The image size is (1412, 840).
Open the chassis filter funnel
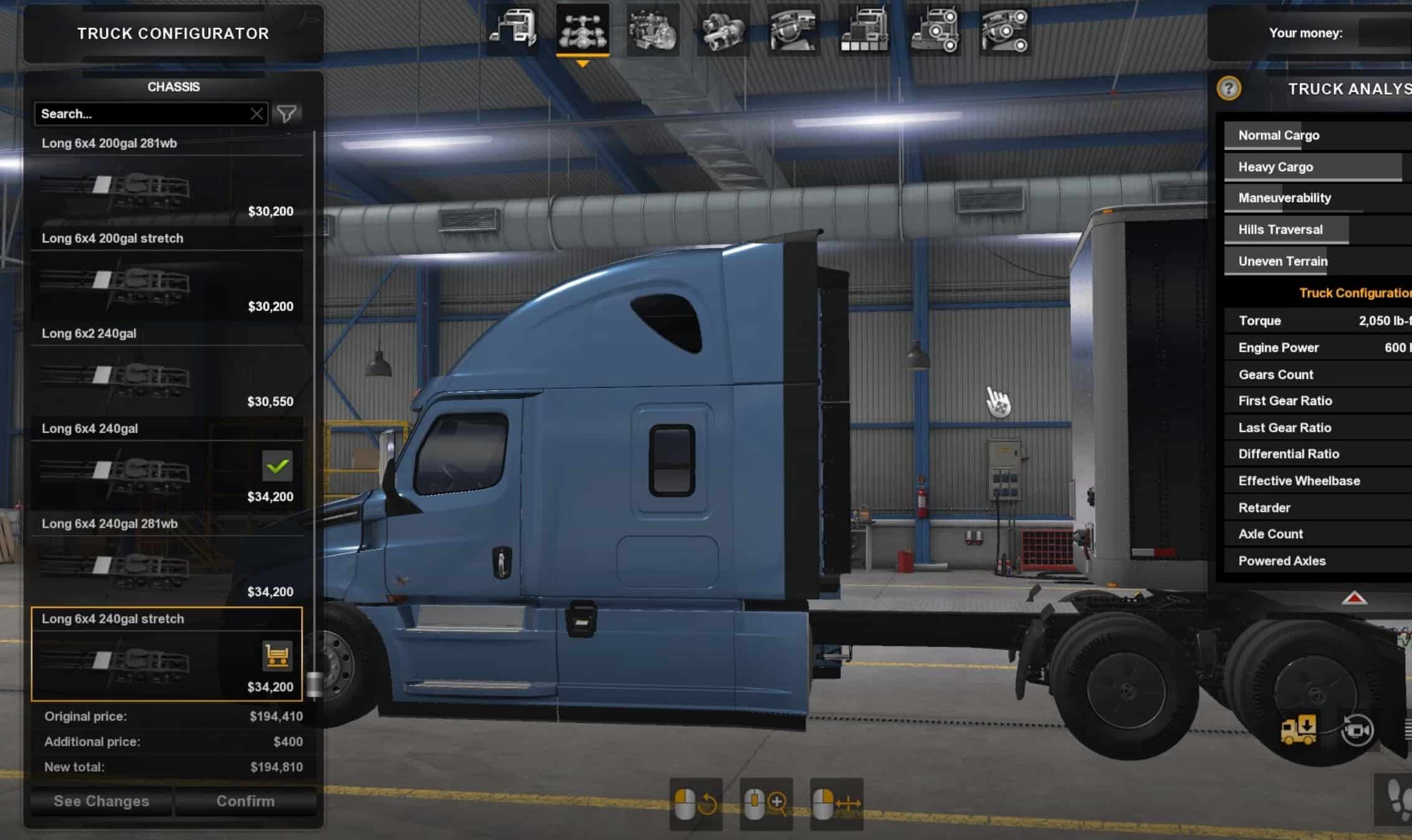click(x=287, y=114)
